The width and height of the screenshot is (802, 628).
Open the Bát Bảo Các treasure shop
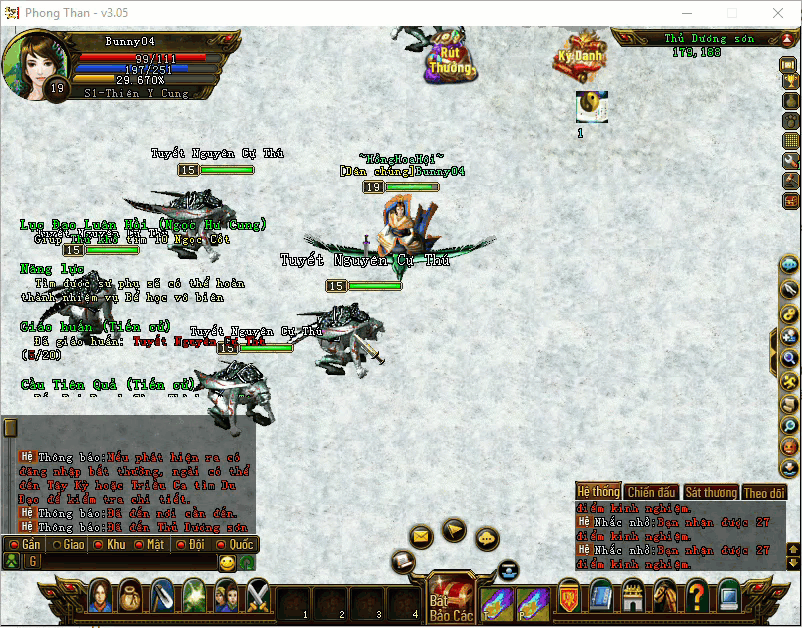450,600
